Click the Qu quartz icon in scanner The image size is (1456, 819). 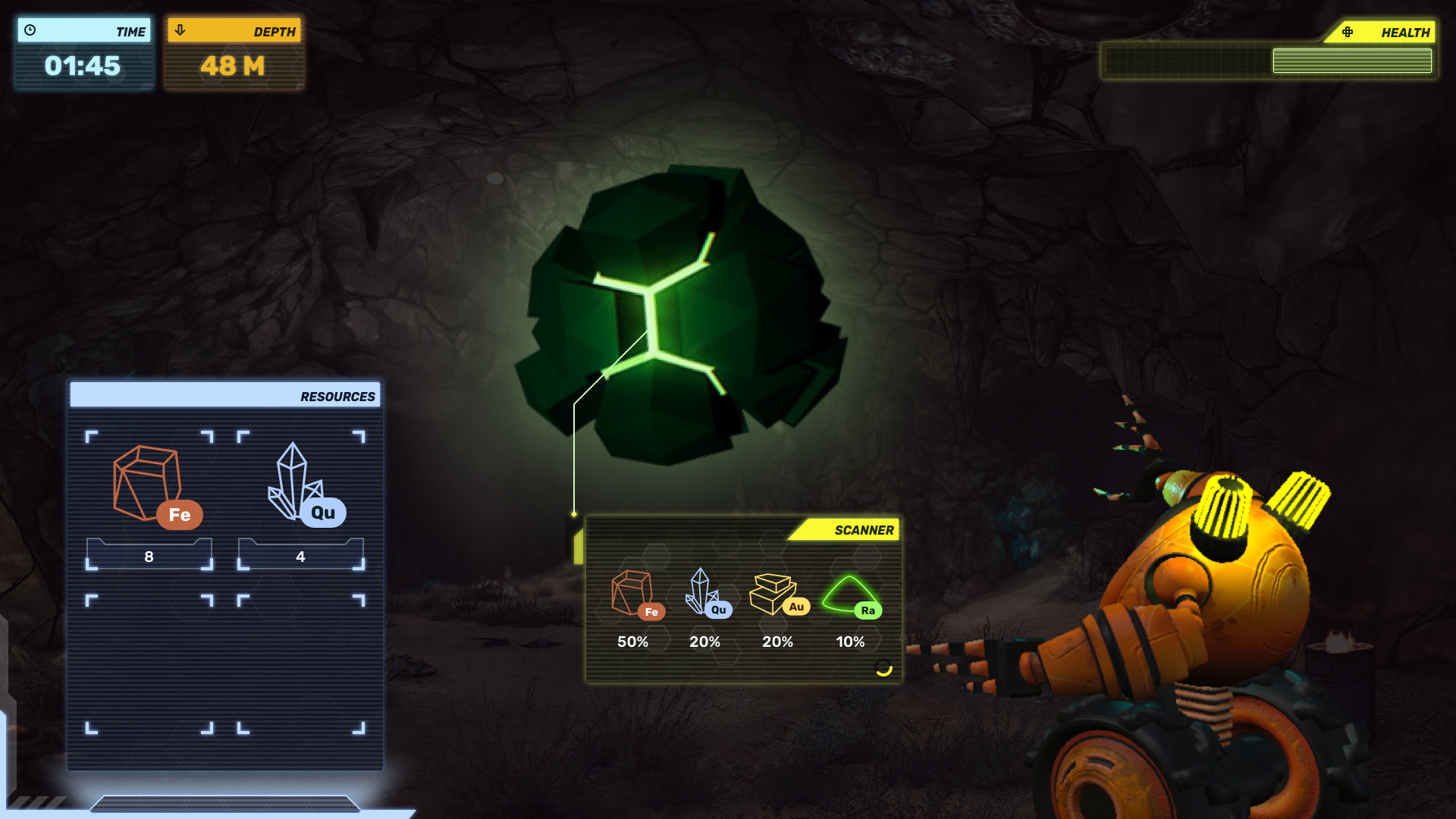pos(706,593)
